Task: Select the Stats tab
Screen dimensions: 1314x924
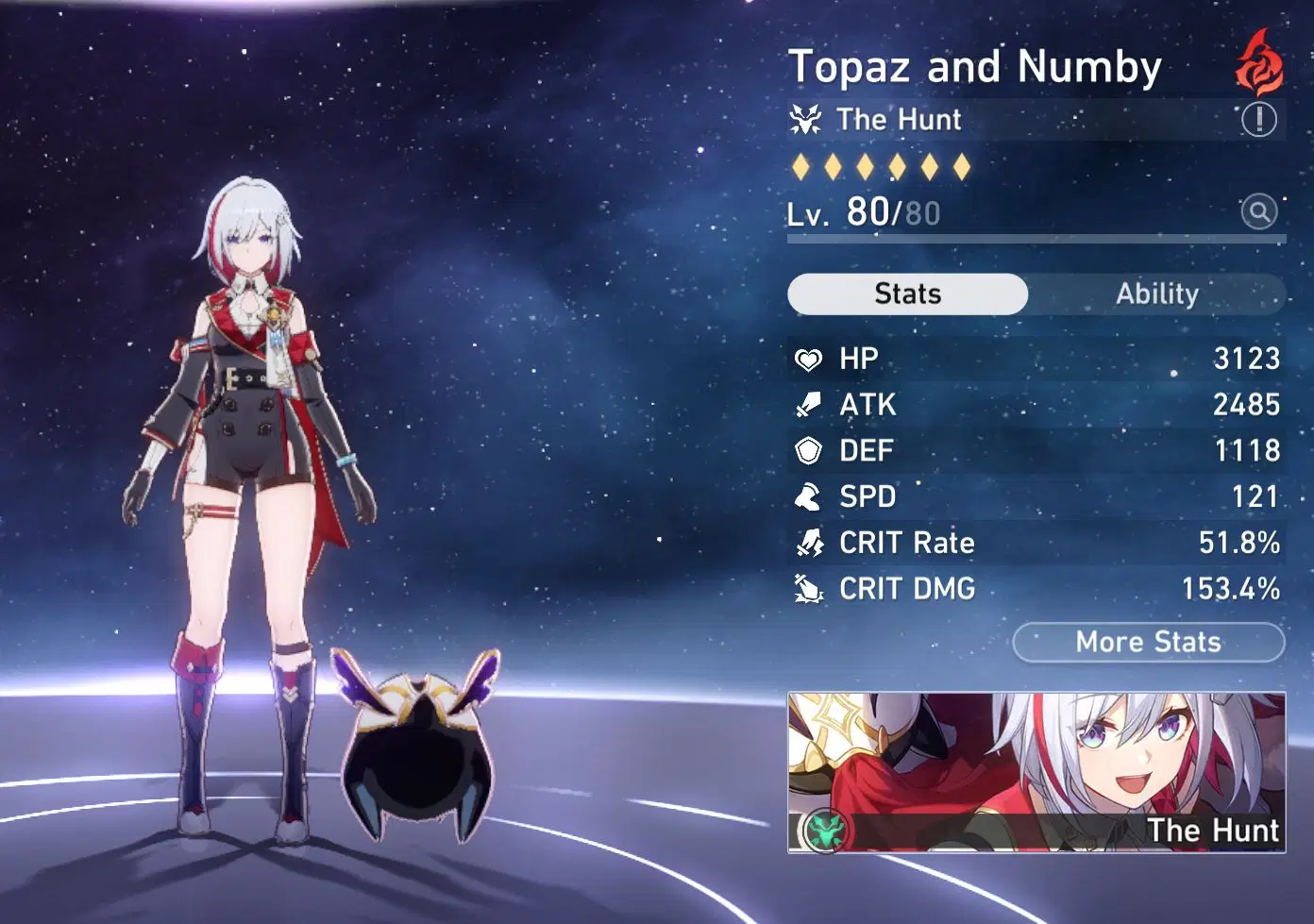Action: pyautogui.click(x=907, y=294)
